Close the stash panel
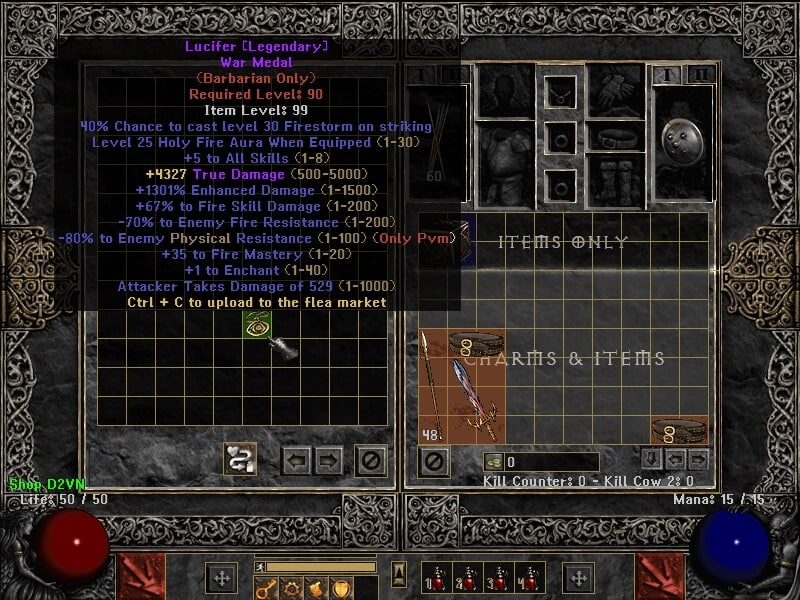 371,461
